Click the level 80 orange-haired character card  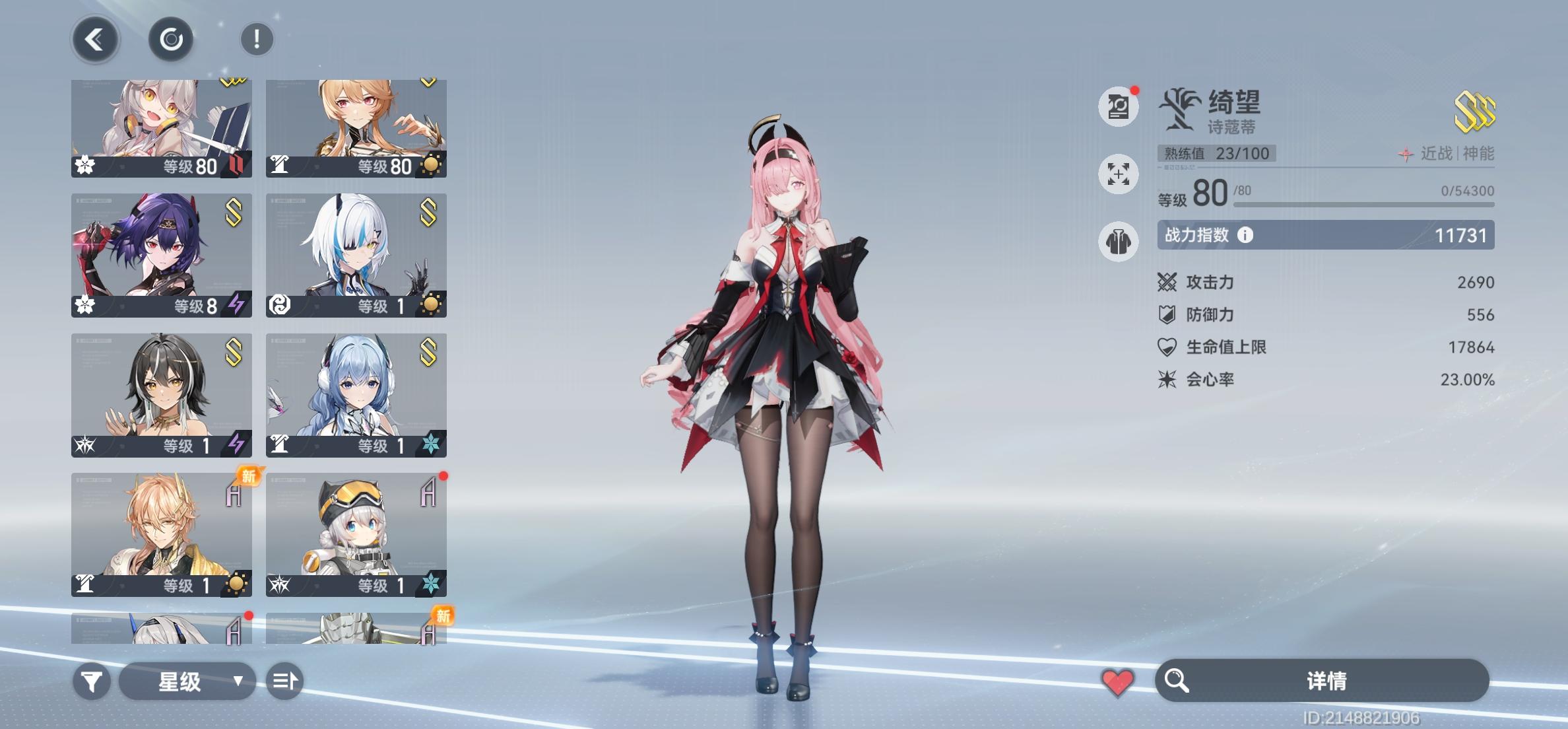point(356,125)
